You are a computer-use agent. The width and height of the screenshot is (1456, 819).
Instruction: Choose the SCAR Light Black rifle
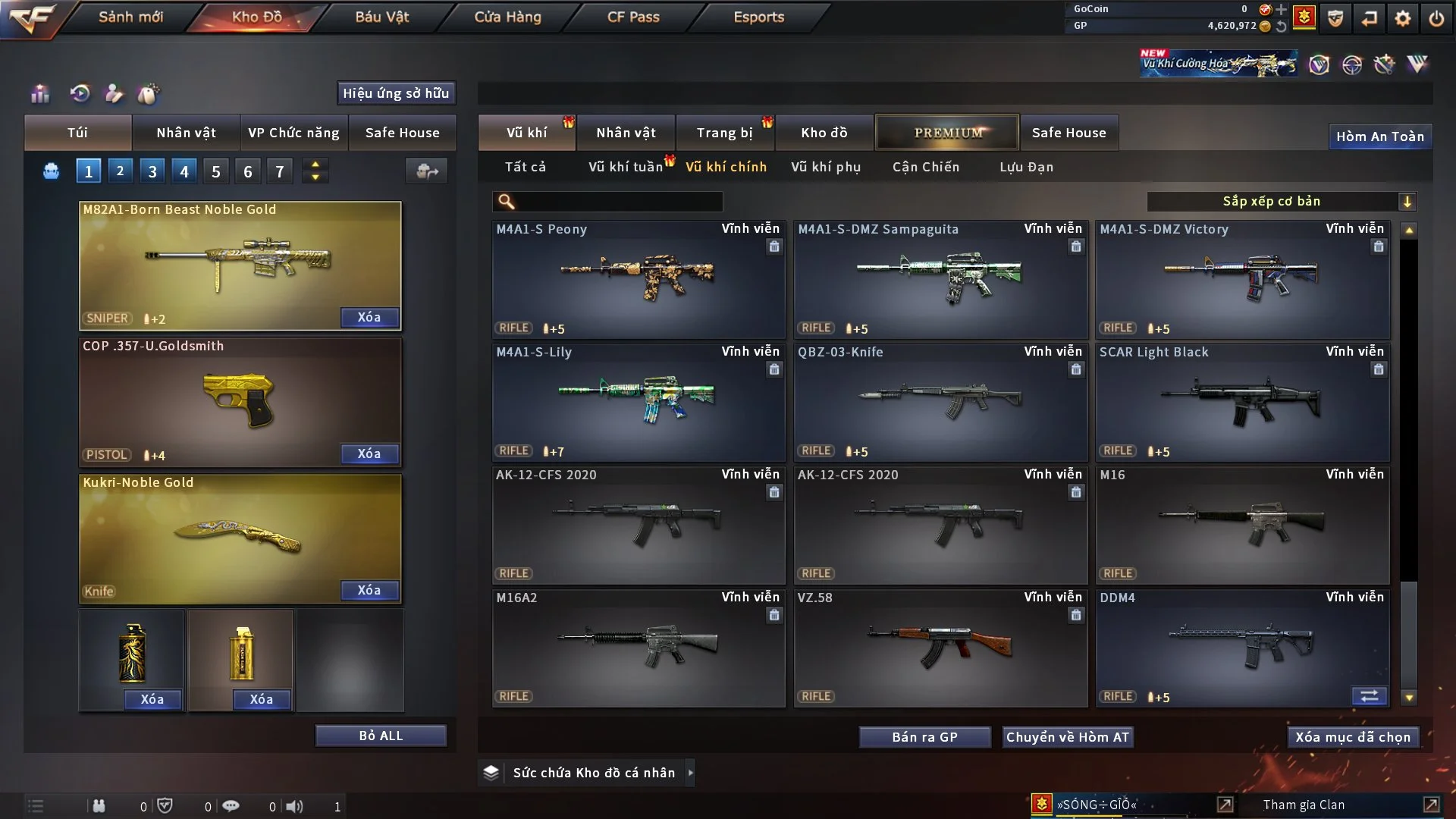(x=1242, y=403)
